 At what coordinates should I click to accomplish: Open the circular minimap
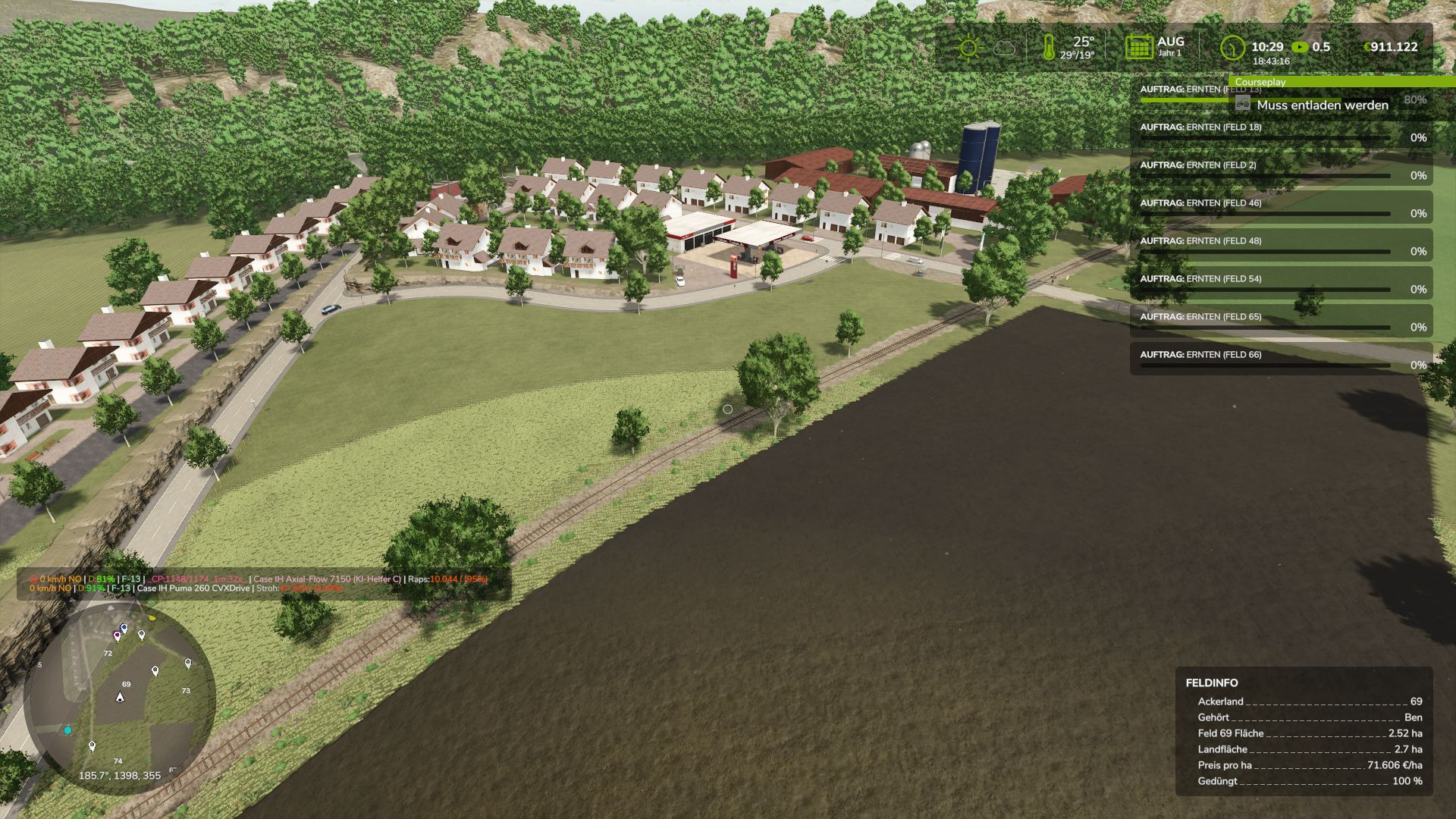119,698
